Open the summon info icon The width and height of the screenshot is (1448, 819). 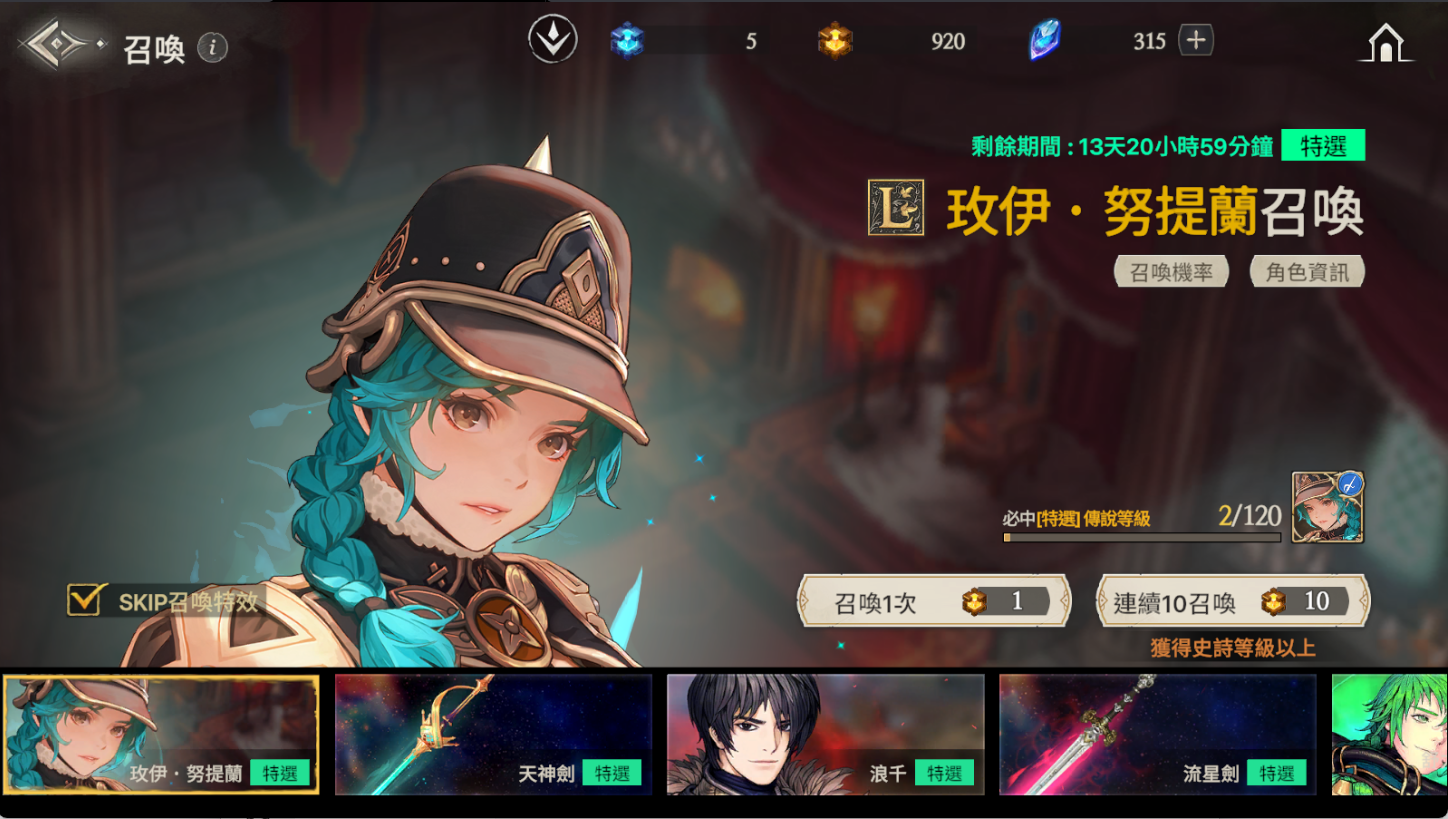212,47
